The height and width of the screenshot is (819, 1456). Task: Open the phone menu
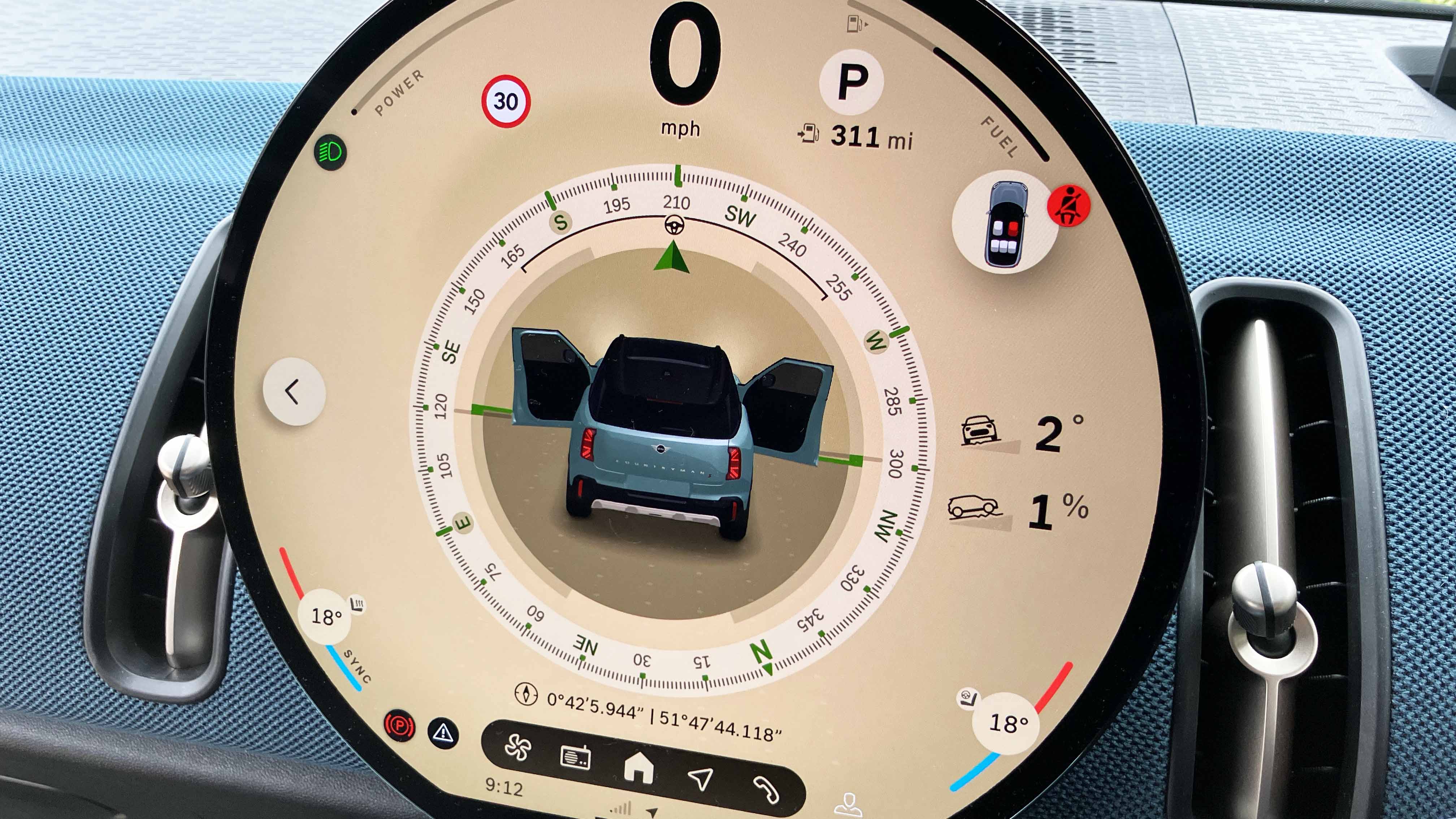click(766, 789)
